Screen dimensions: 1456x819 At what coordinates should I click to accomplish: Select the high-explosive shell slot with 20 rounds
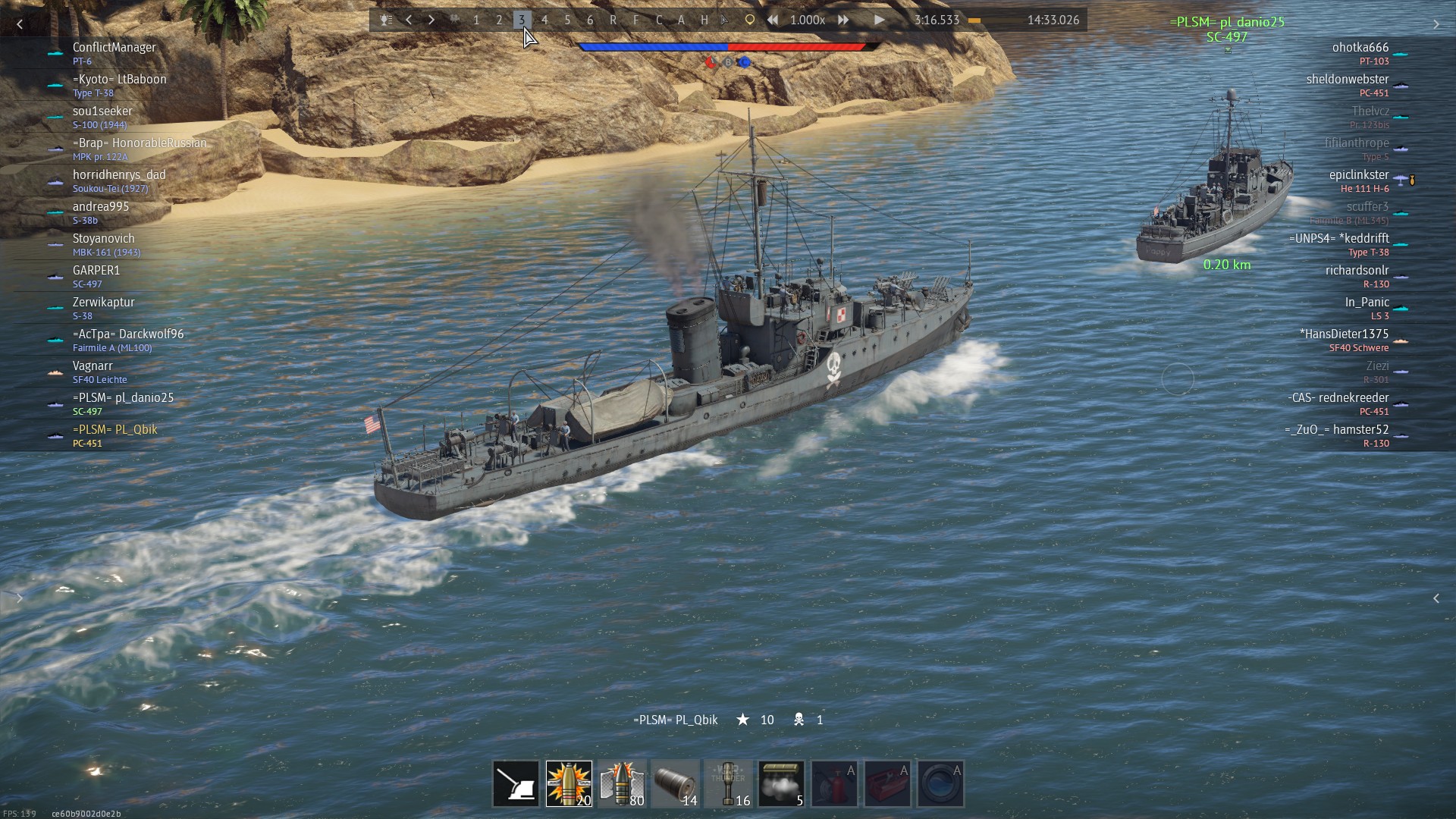tap(569, 783)
